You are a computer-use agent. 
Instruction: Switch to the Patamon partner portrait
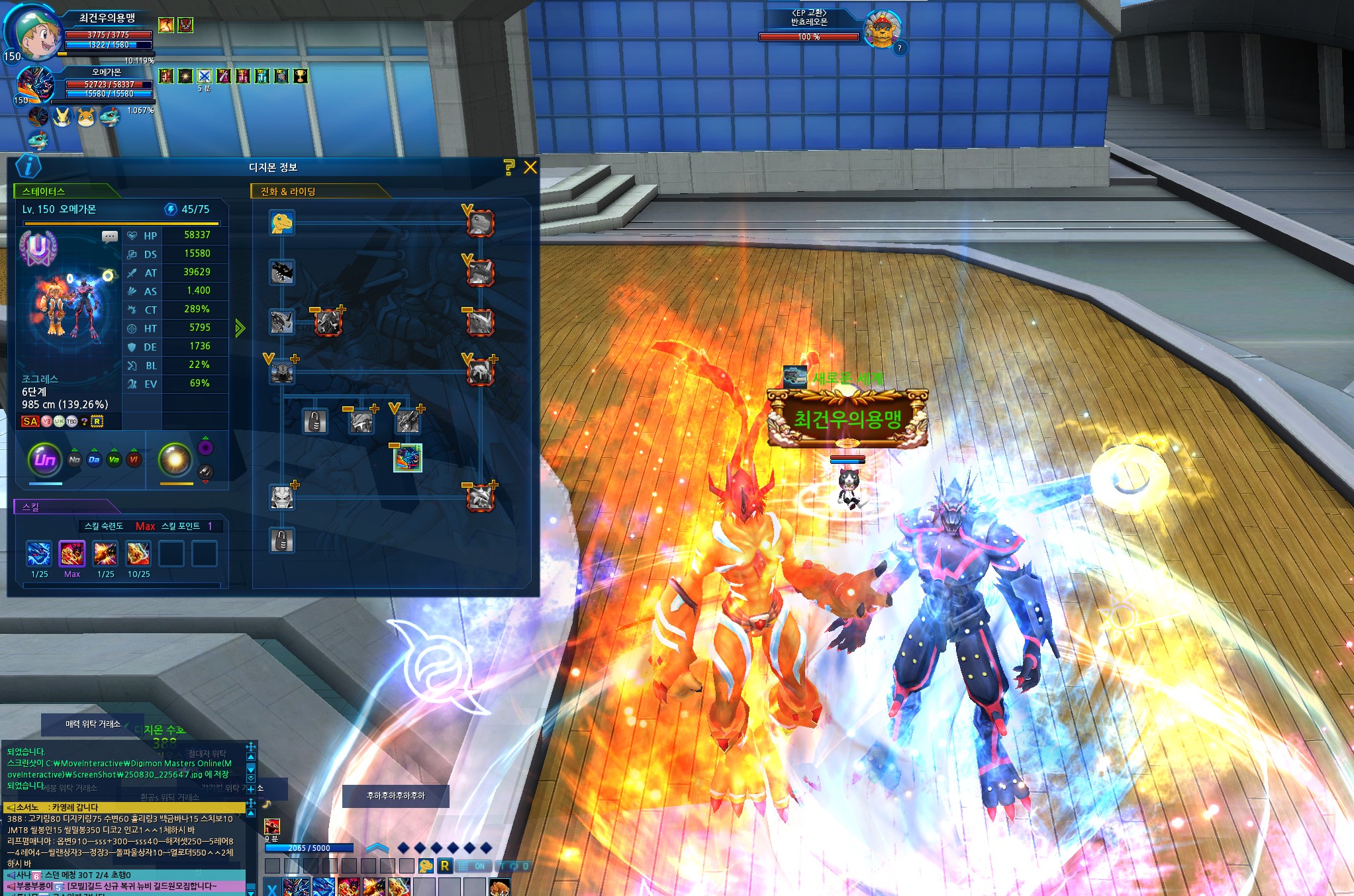pyautogui.click(x=87, y=117)
